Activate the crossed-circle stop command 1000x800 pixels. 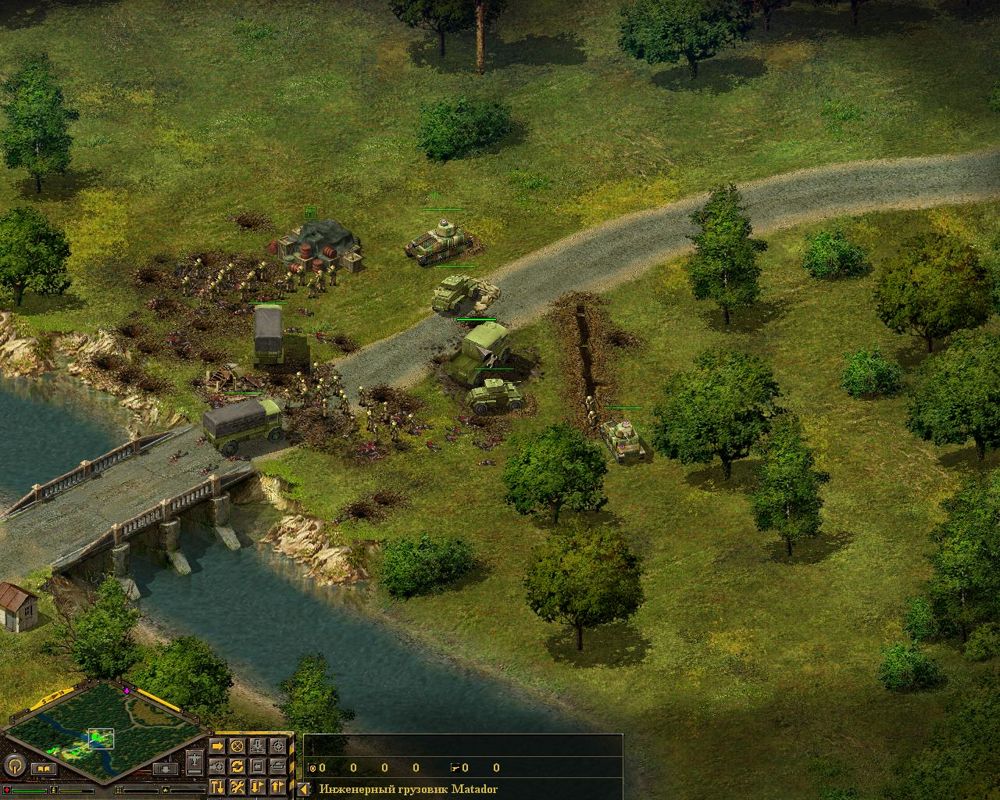237,746
